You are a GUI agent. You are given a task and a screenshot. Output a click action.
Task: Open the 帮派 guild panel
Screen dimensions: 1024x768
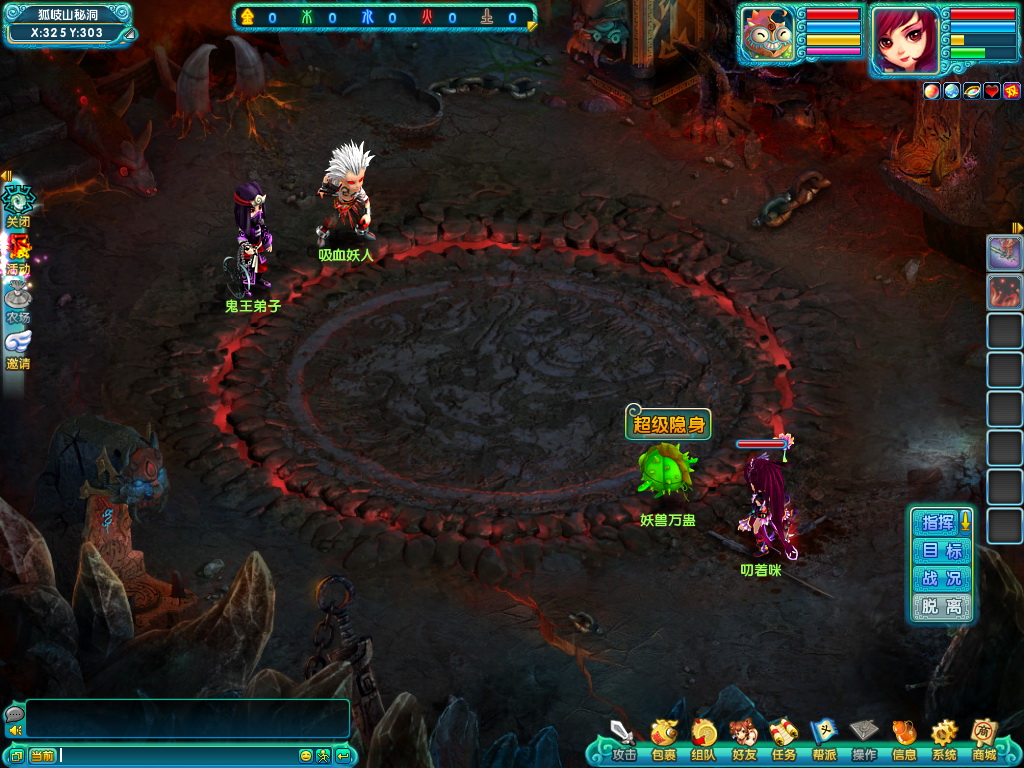coord(823,735)
